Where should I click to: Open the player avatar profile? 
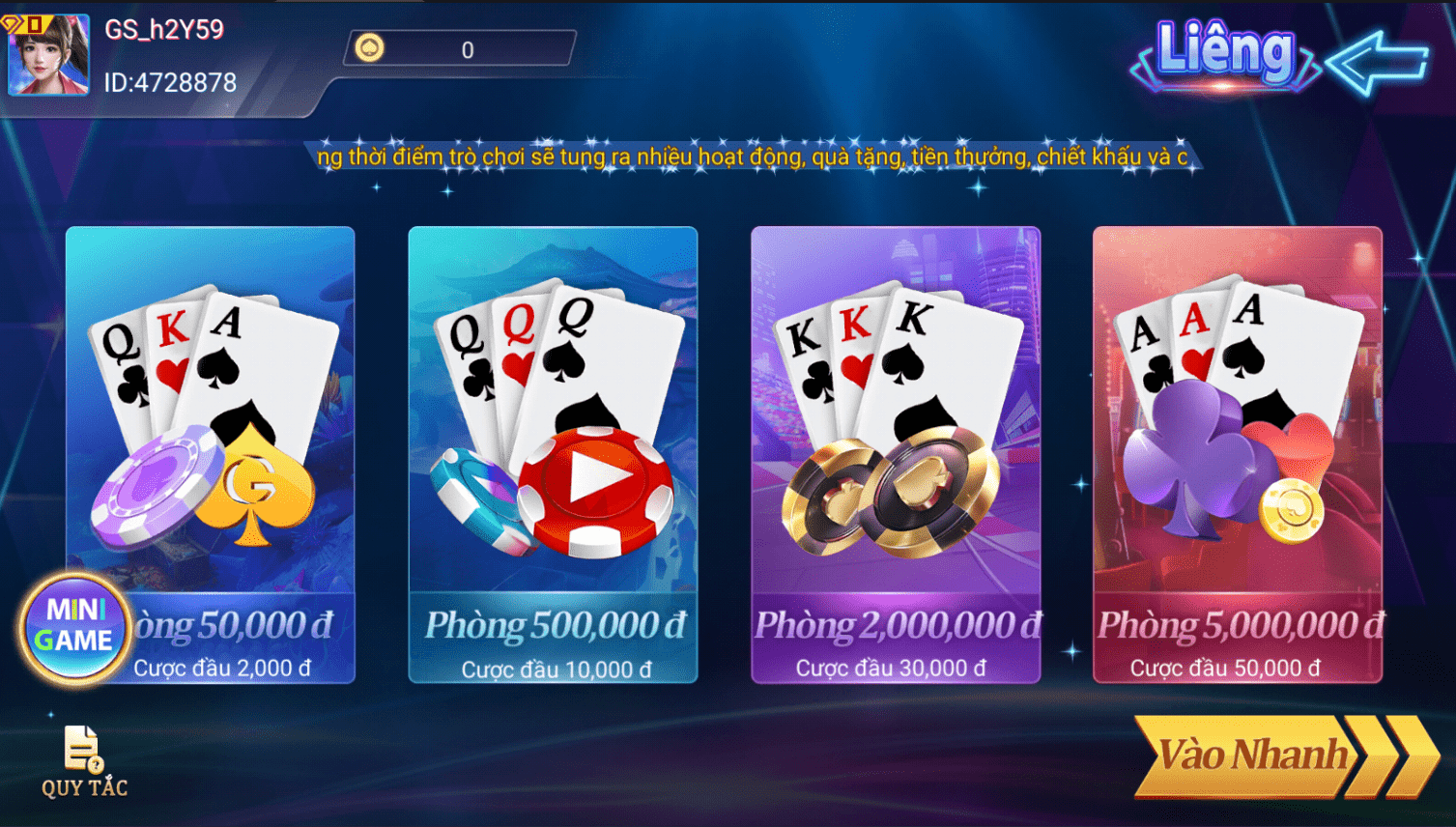(x=48, y=55)
